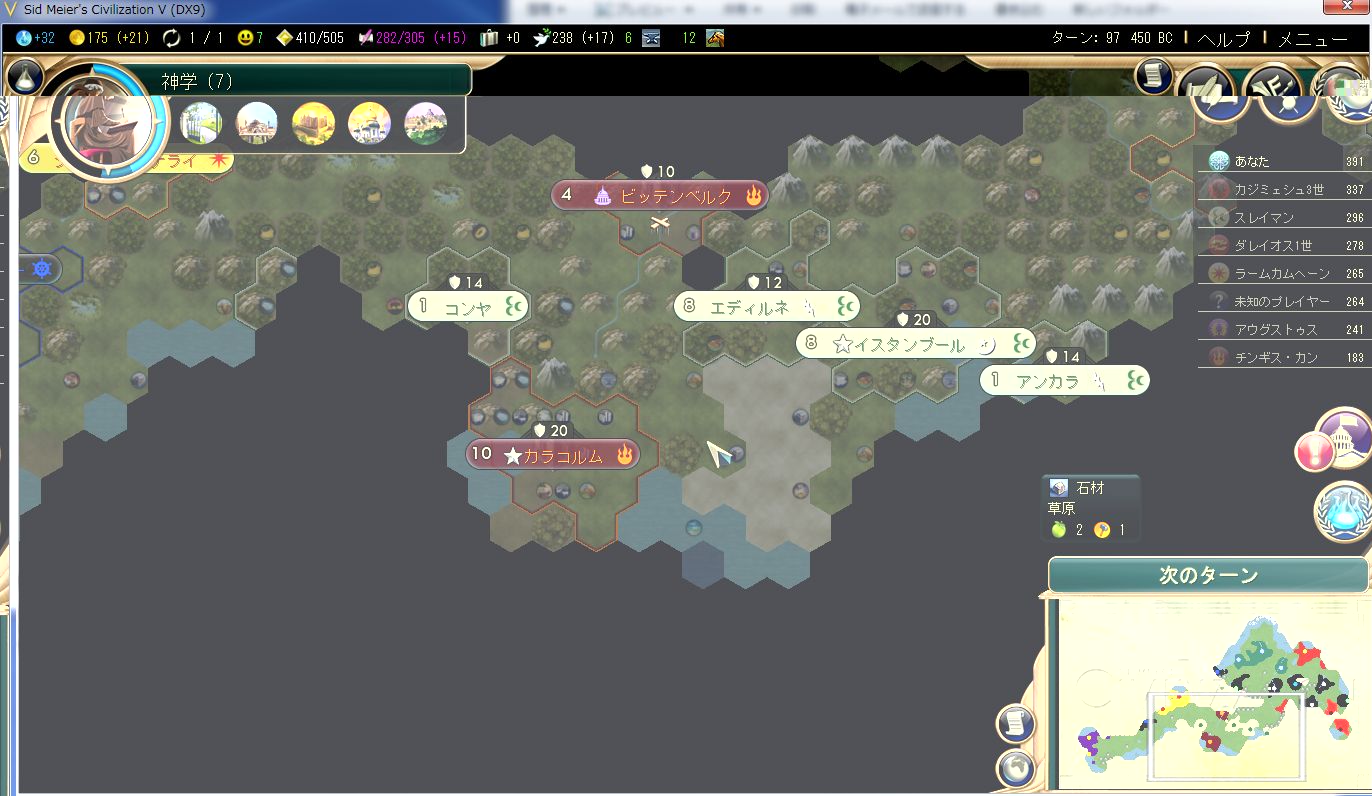Image resolution: width=1372 pixels, height=796 pixels.
Task: Open the red exclamation notification
Action: click(1314, 452)
